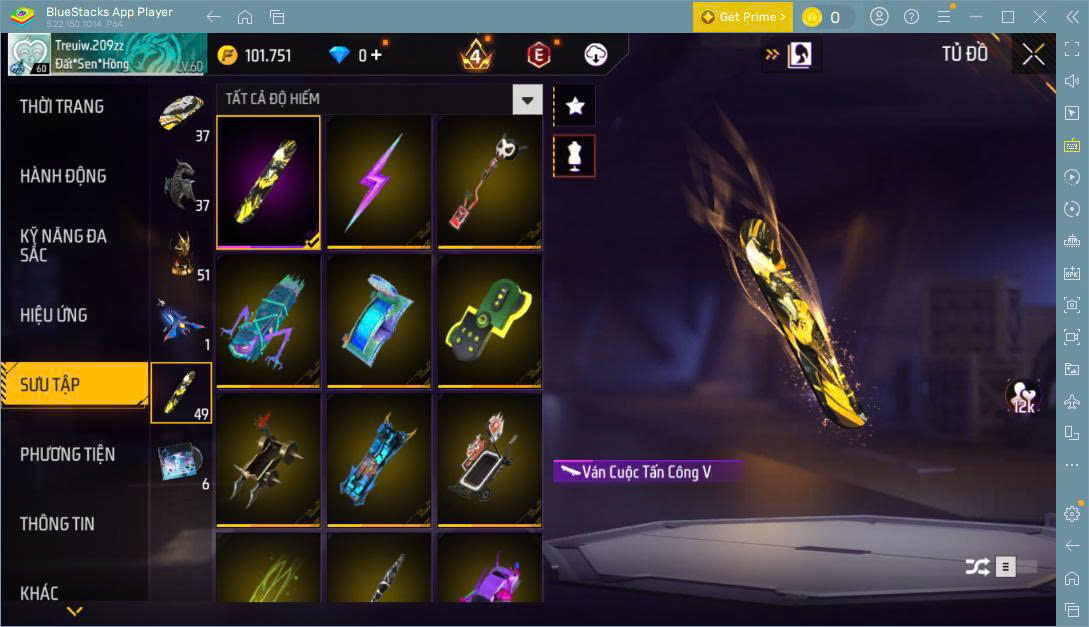
Task: Select the purple-legged spider surfboard skin
Action: 268,320
